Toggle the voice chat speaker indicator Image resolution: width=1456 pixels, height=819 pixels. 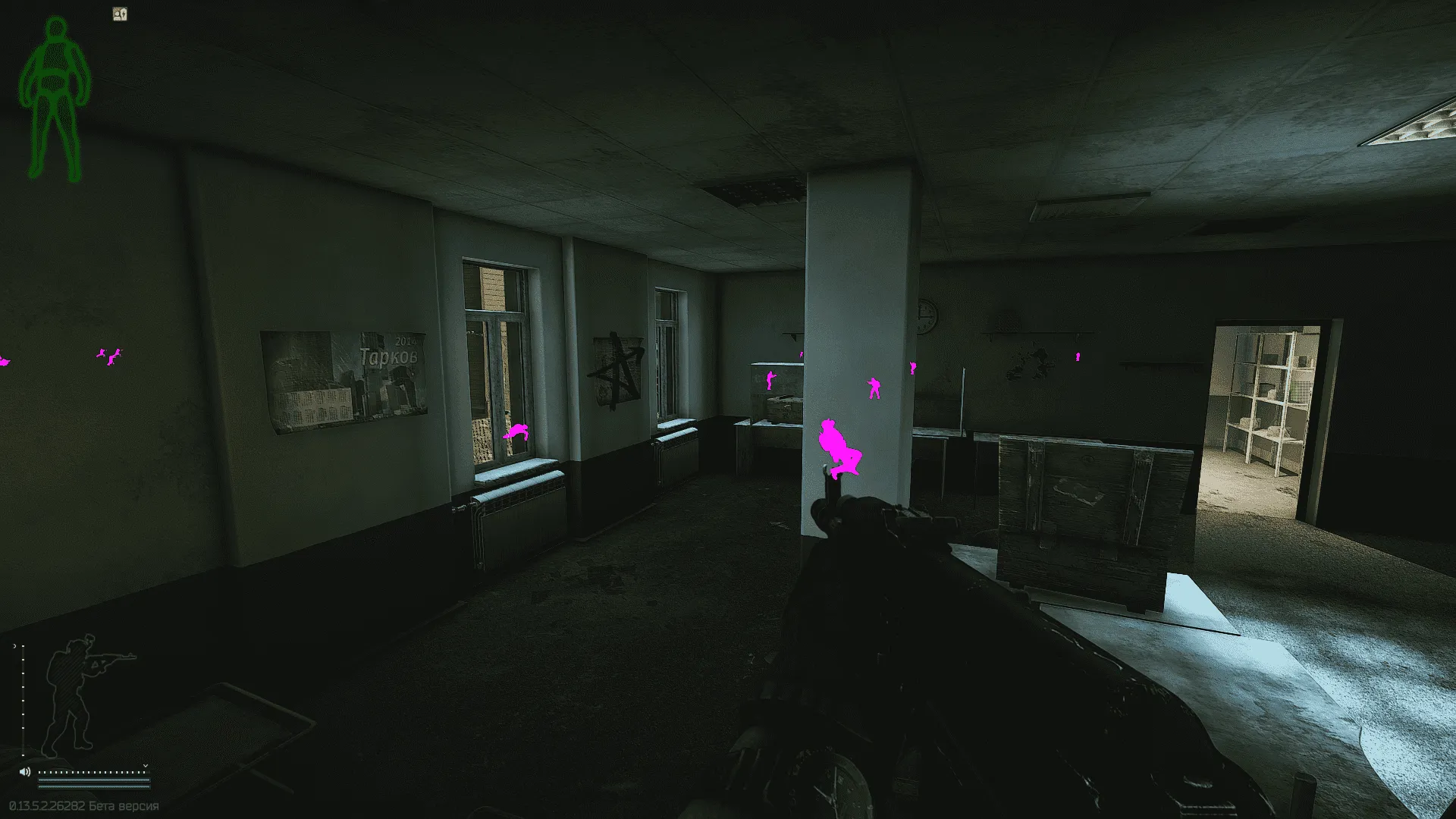[x=25, y=772]
